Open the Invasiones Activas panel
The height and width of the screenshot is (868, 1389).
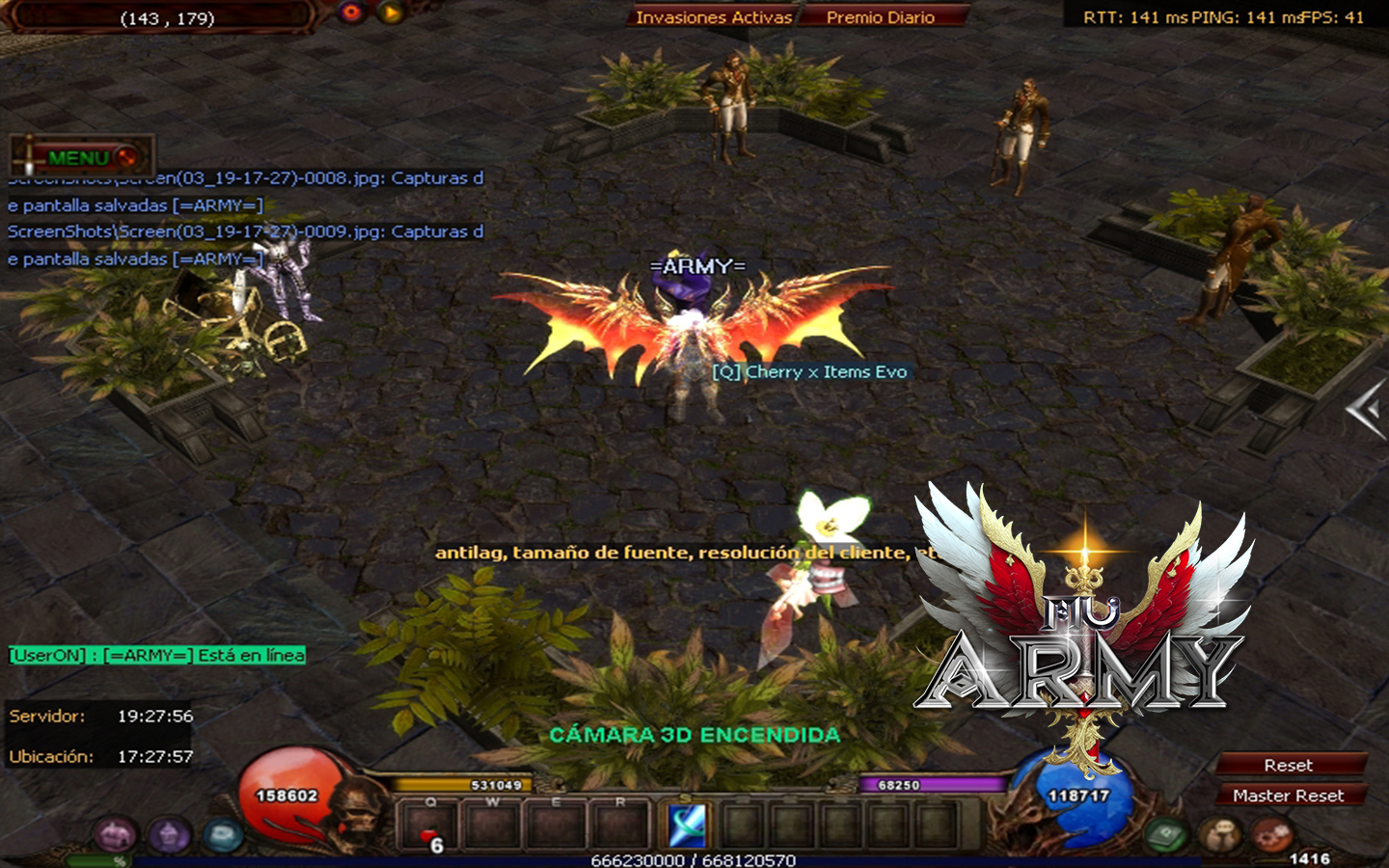tap(714, 17)
